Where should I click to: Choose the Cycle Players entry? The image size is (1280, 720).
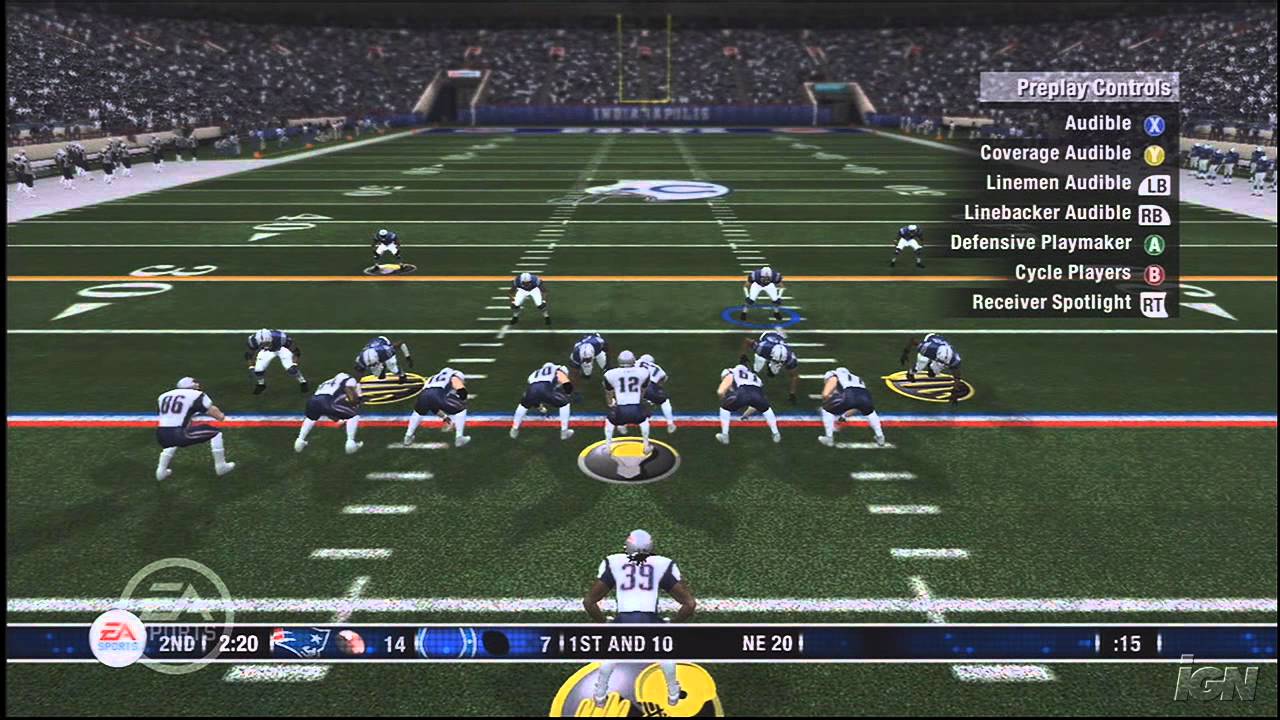coord(1073,273)
